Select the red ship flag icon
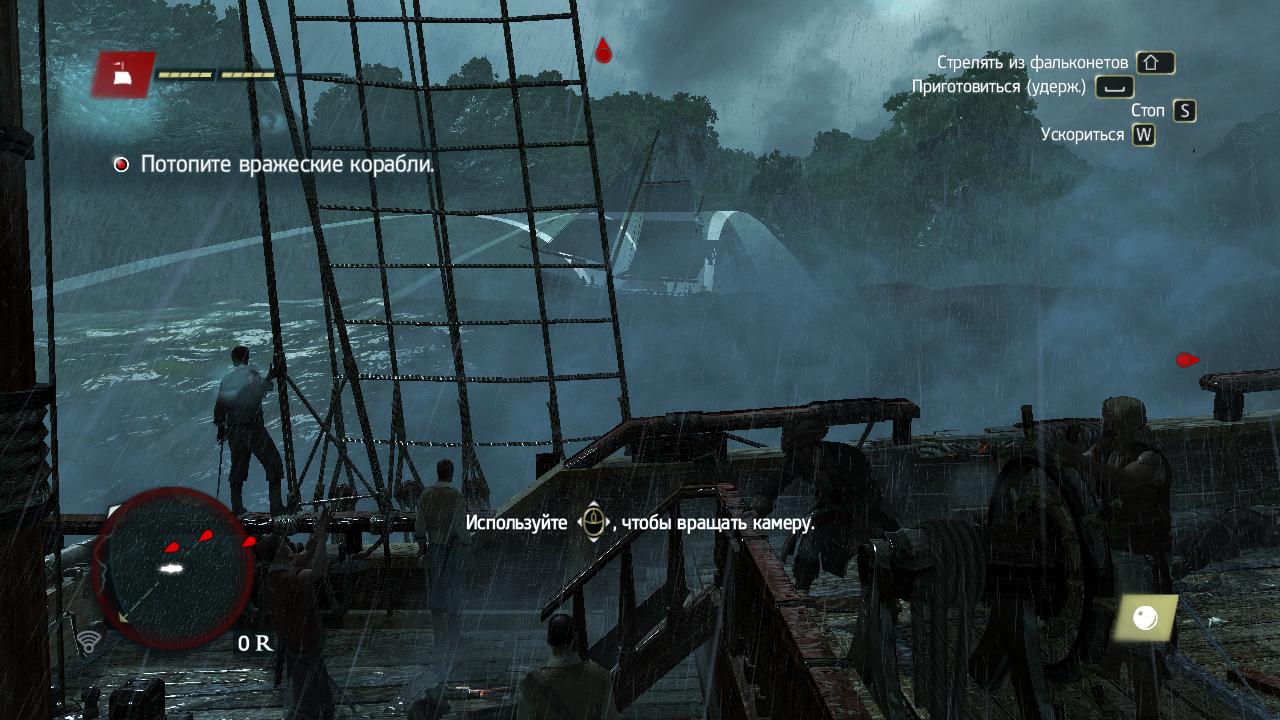The height and width of the screenshot is (720, 1280). 124,74
